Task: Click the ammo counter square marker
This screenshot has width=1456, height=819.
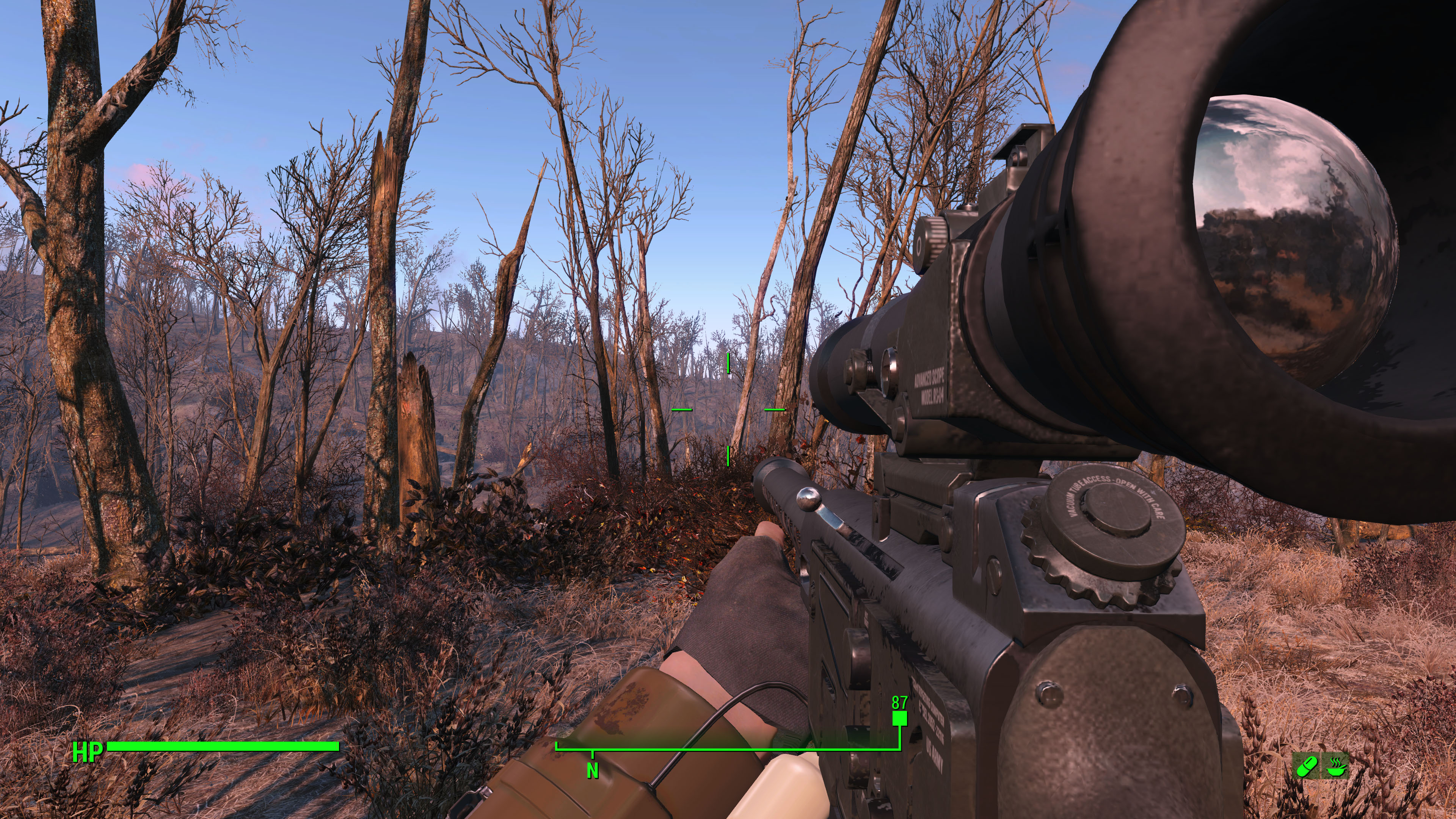Action: 900,719
